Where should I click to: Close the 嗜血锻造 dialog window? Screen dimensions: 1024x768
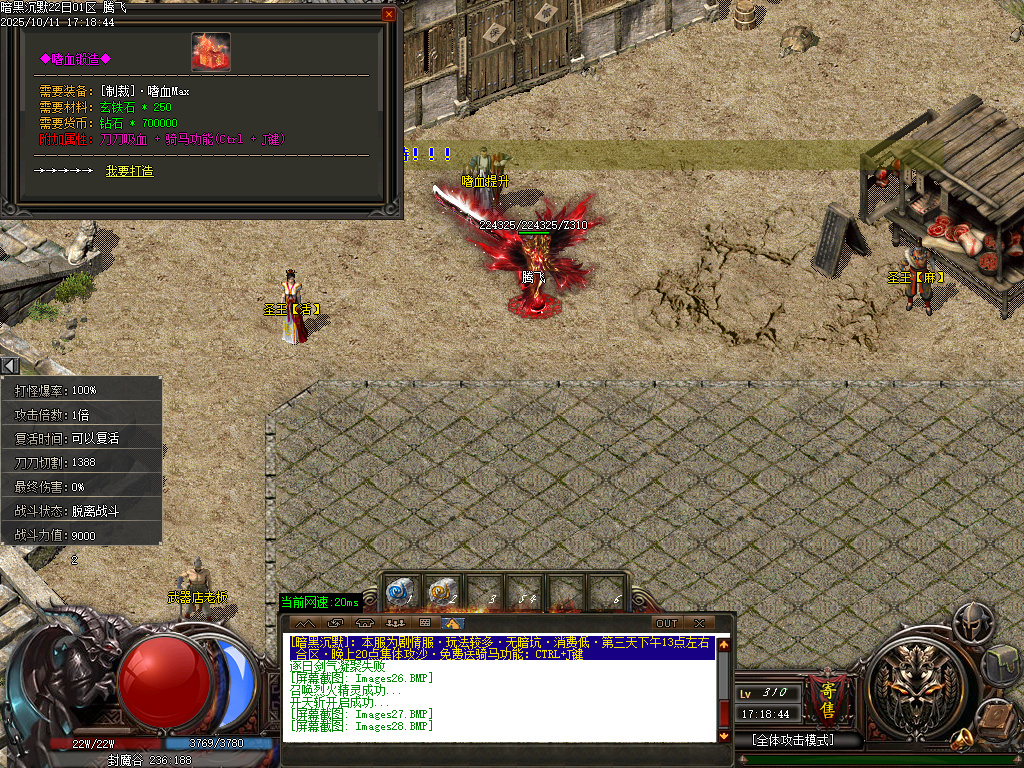pyautogui.click(x=389, y=15)
